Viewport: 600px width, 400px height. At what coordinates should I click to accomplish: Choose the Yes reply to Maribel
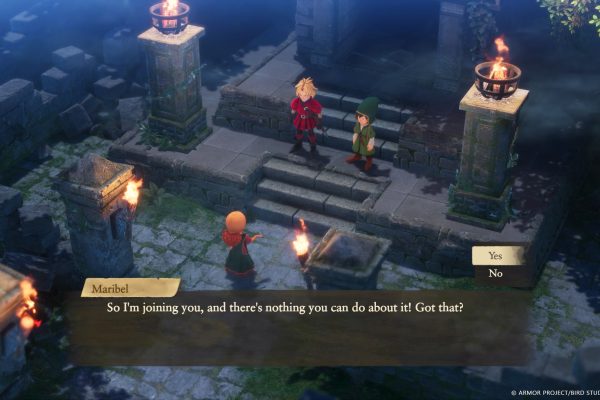click(497, 256)
